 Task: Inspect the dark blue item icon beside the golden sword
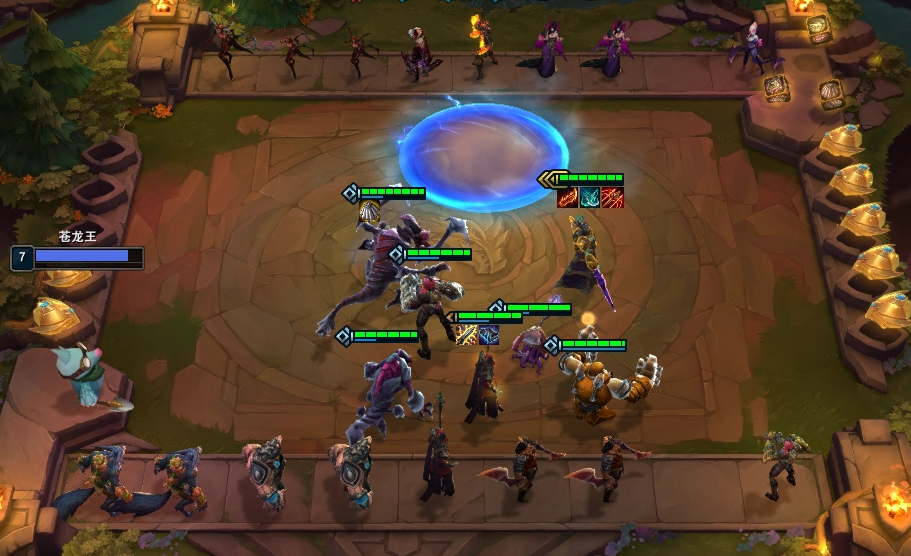(488, 335)
